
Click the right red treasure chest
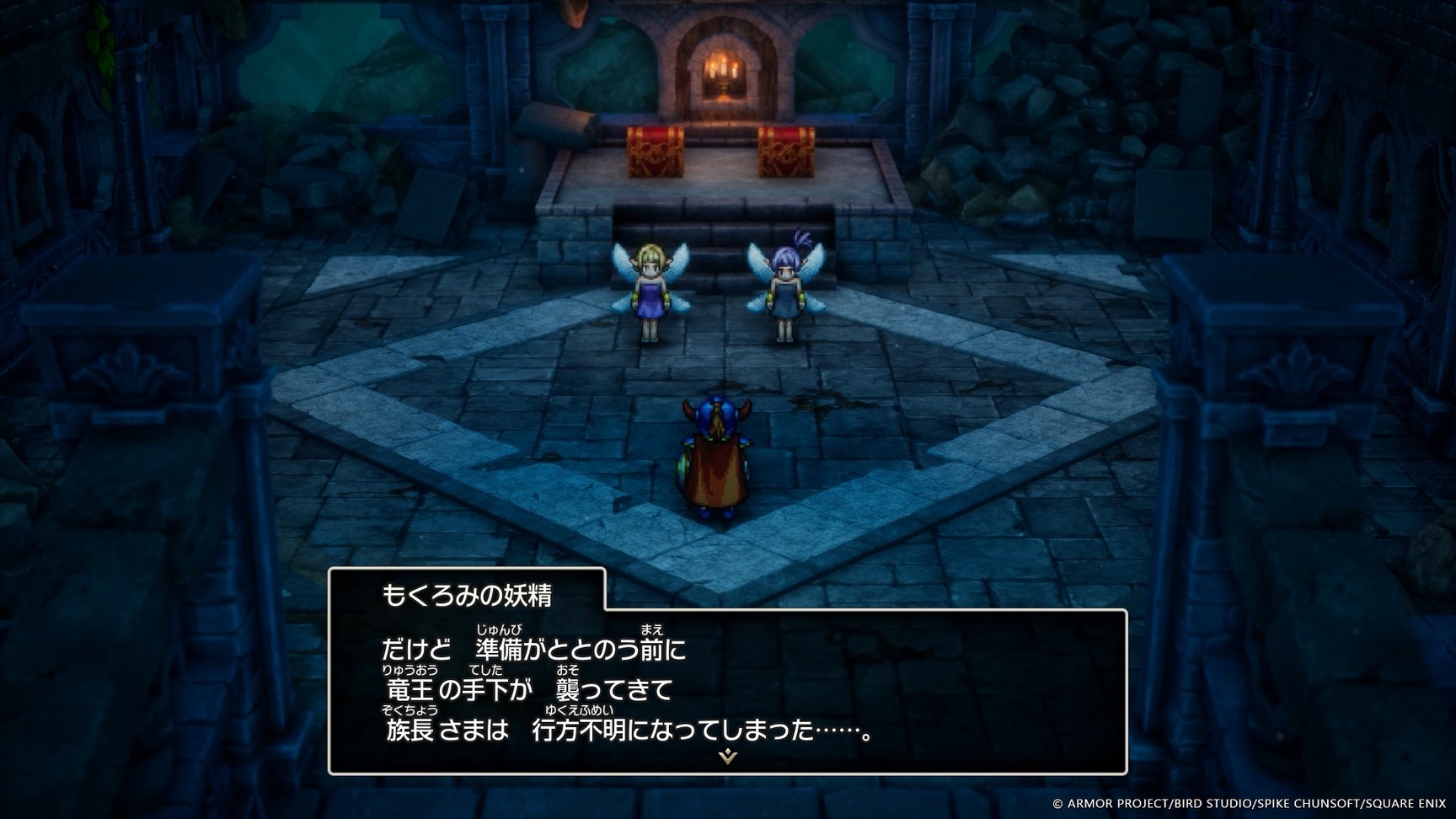coord(785,150)
